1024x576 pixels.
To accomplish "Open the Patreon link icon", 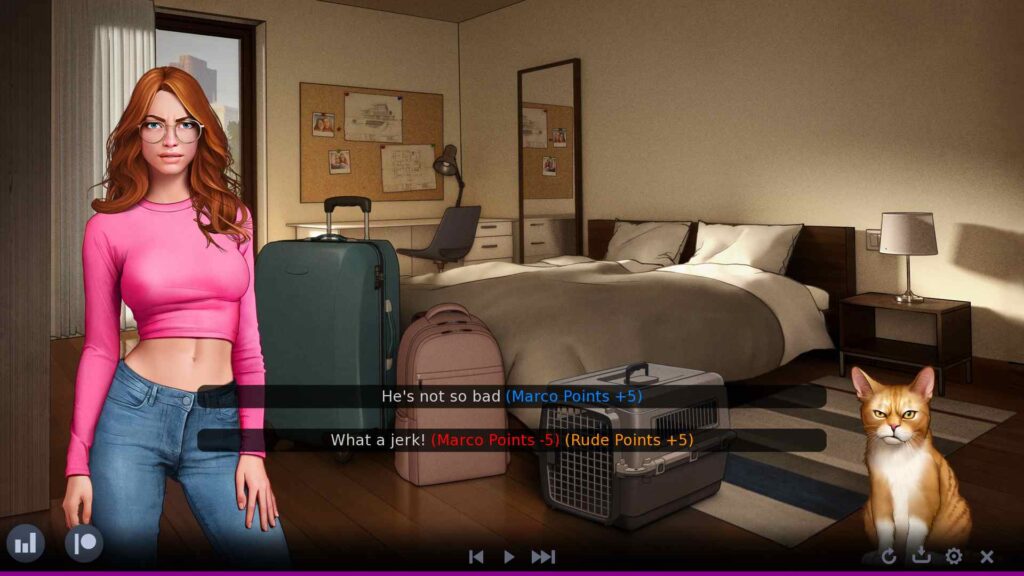I will point(84,543).
